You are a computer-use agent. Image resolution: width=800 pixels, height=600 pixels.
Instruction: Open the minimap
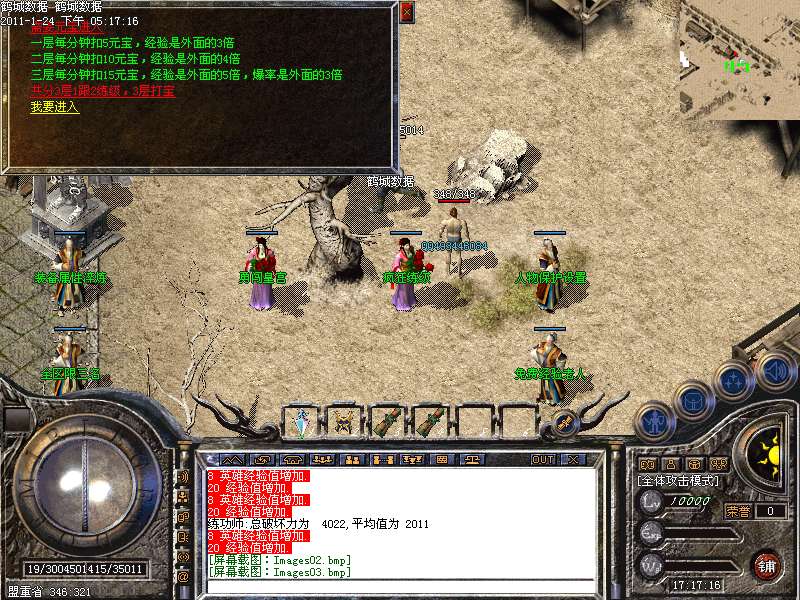(739, 60)
